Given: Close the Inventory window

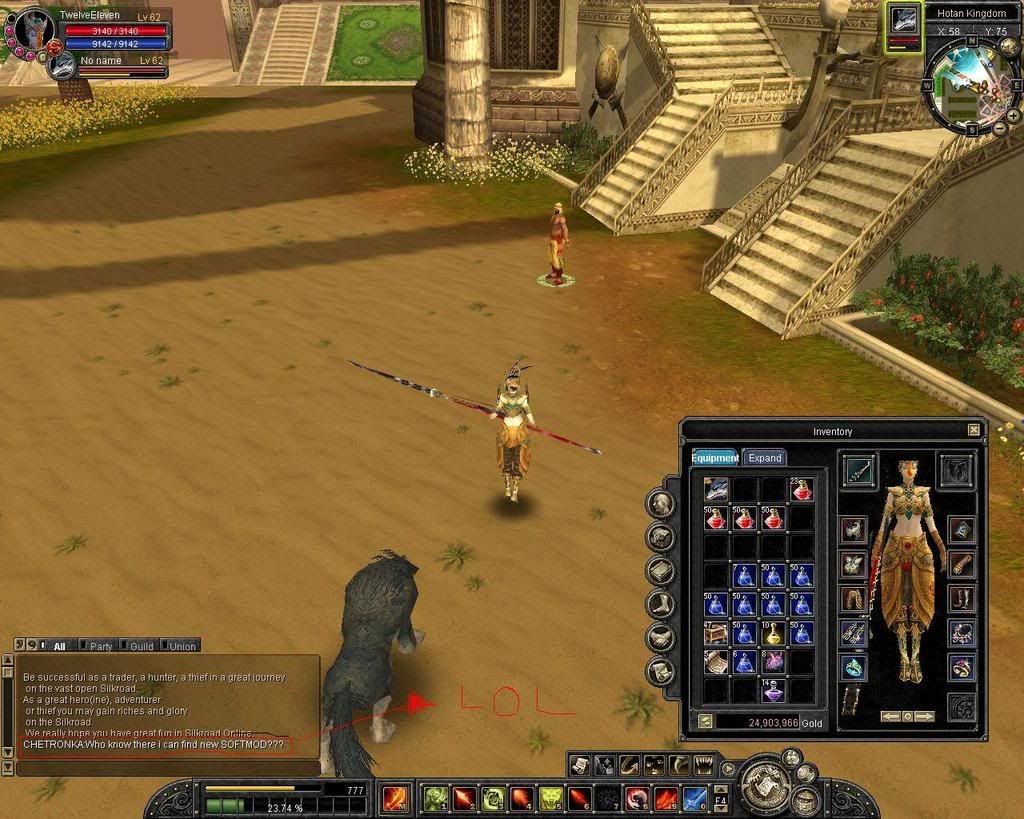Looking at the screenshot, I should coord(974,430).
